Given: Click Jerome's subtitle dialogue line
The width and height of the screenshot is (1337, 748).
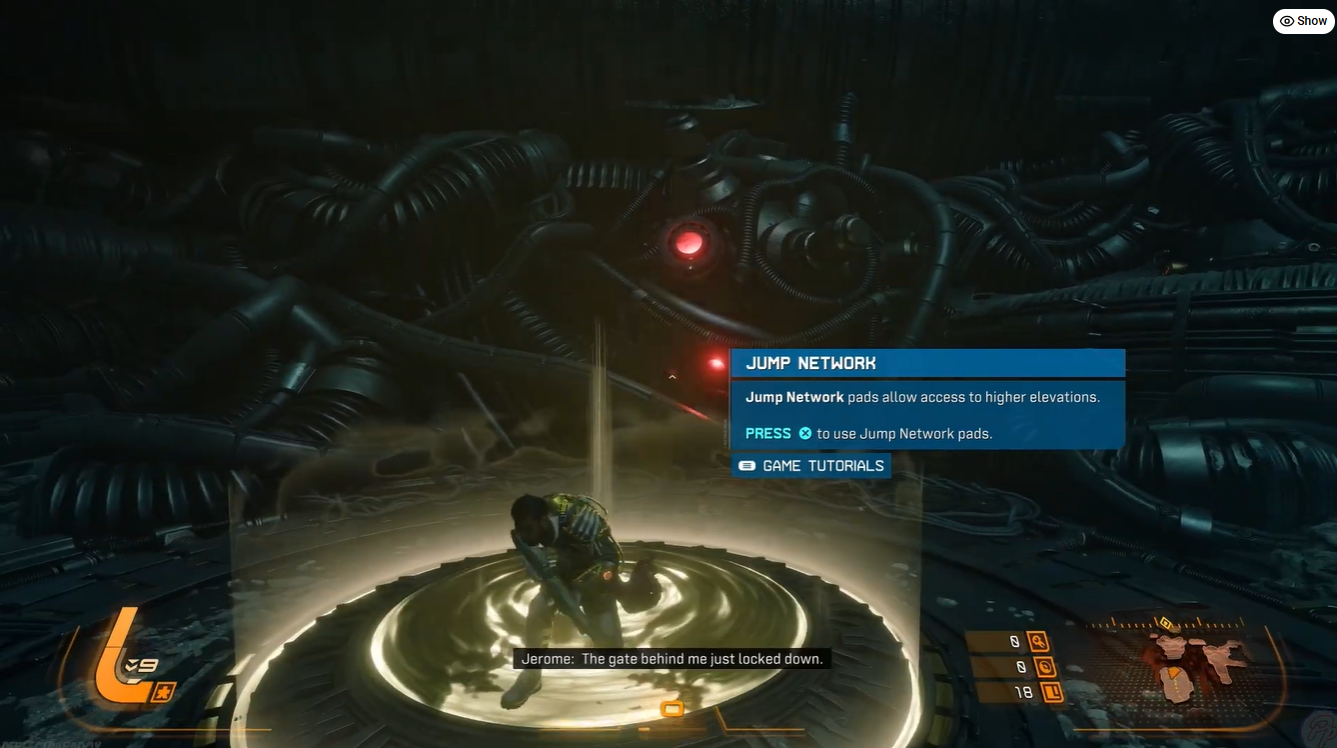Looking at the screenshot, I should tap(672, 658).
